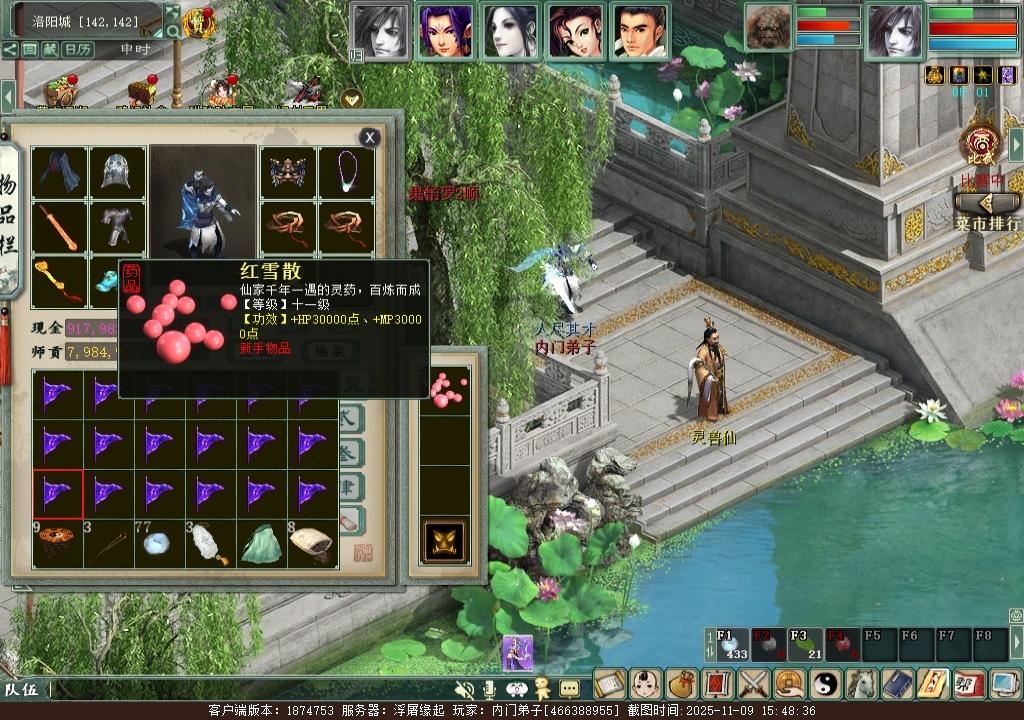The height and width of the screenshot is (720, 1024).
Task: Open the 日历 calendar button
Action: click(x=78, y=49)
